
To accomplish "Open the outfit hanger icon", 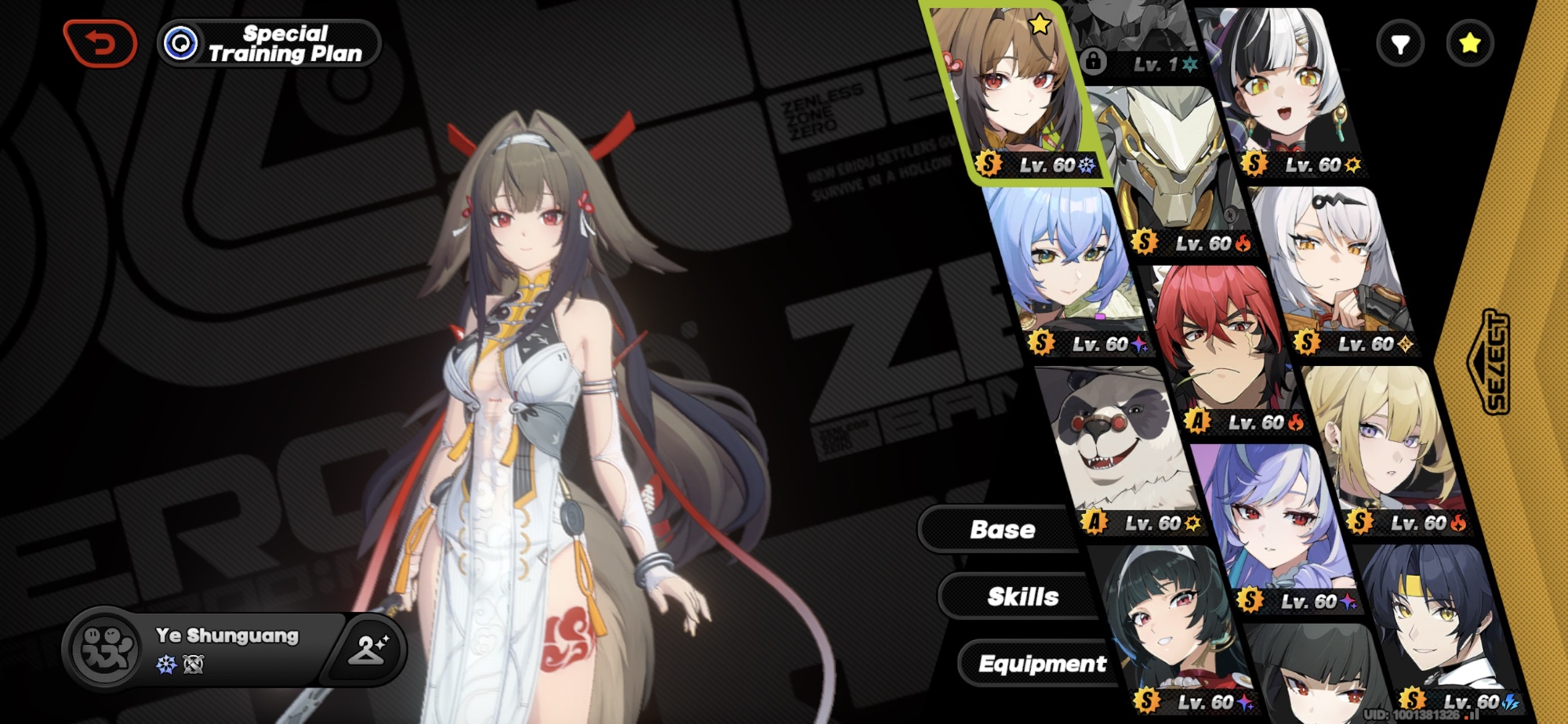I will (367, 649).
